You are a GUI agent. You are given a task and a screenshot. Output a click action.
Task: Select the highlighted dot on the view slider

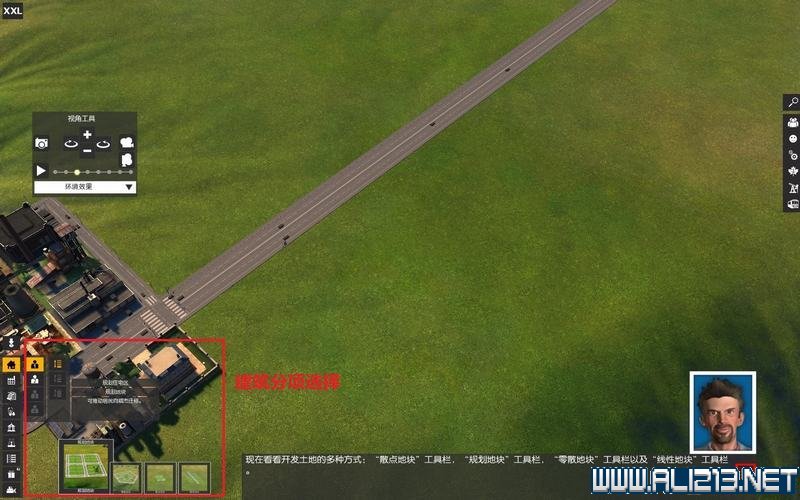click(x=77, y=172)
